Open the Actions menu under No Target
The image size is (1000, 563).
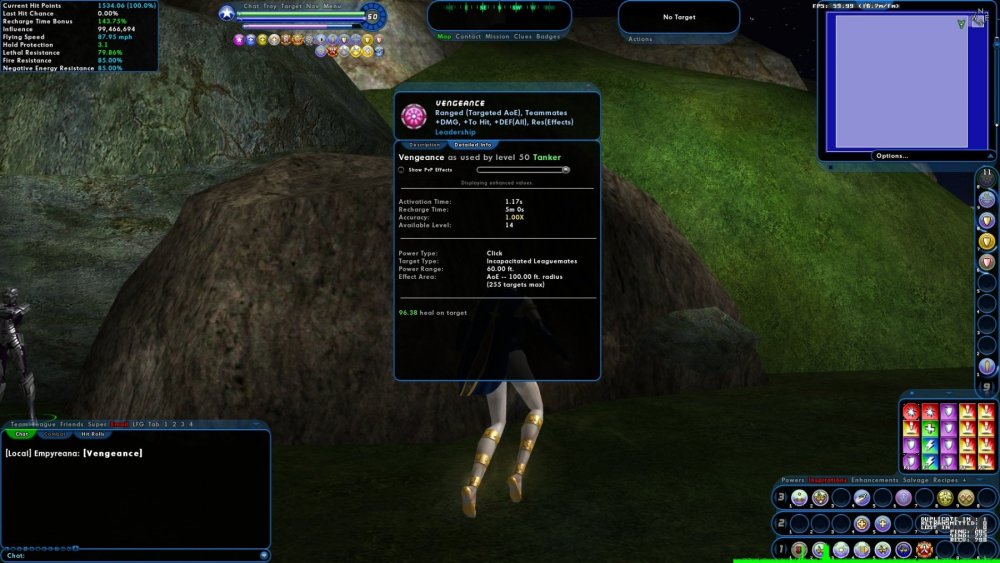(640, 39)
